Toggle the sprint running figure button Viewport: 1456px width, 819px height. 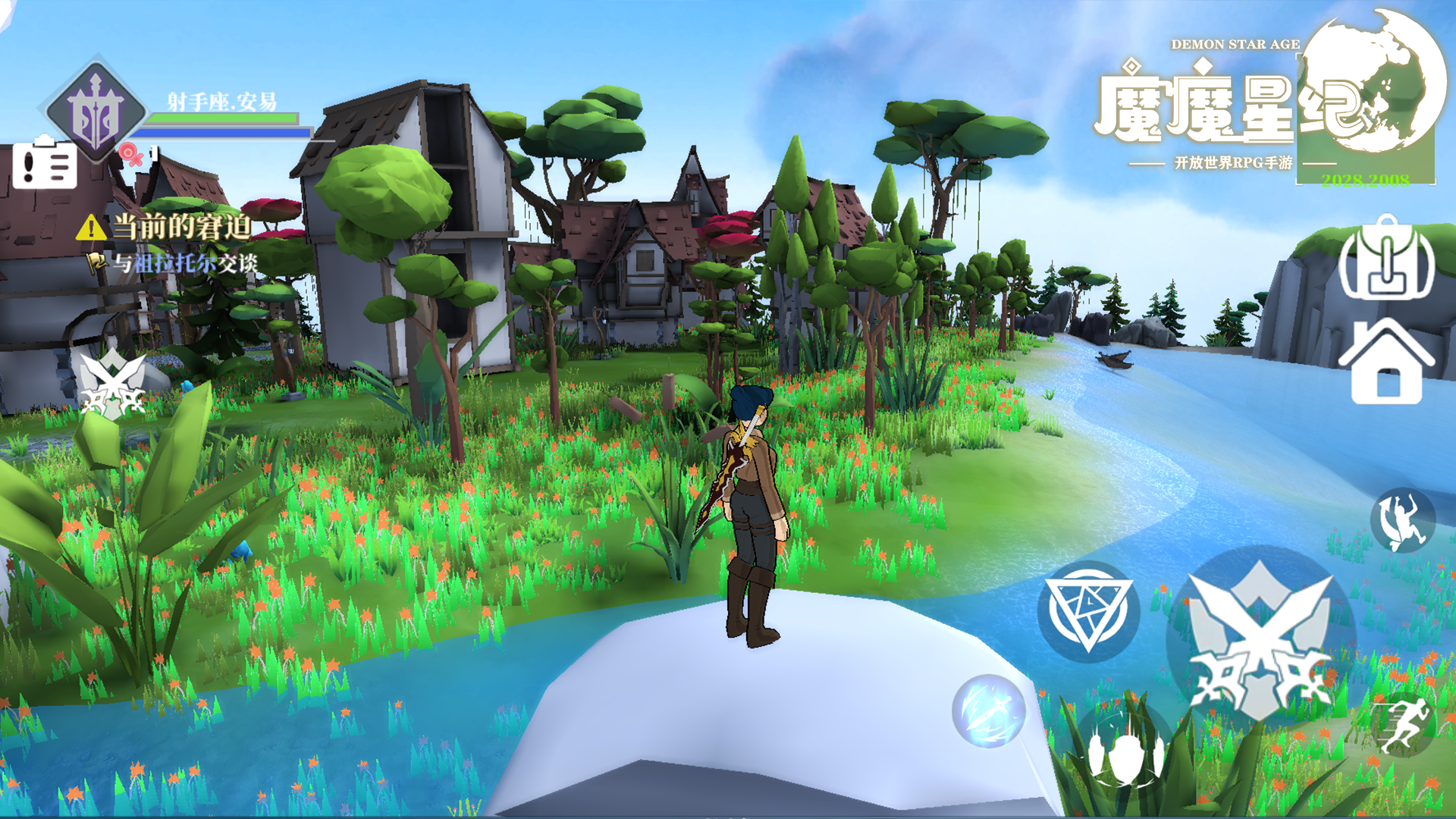tap(1402, 724)
